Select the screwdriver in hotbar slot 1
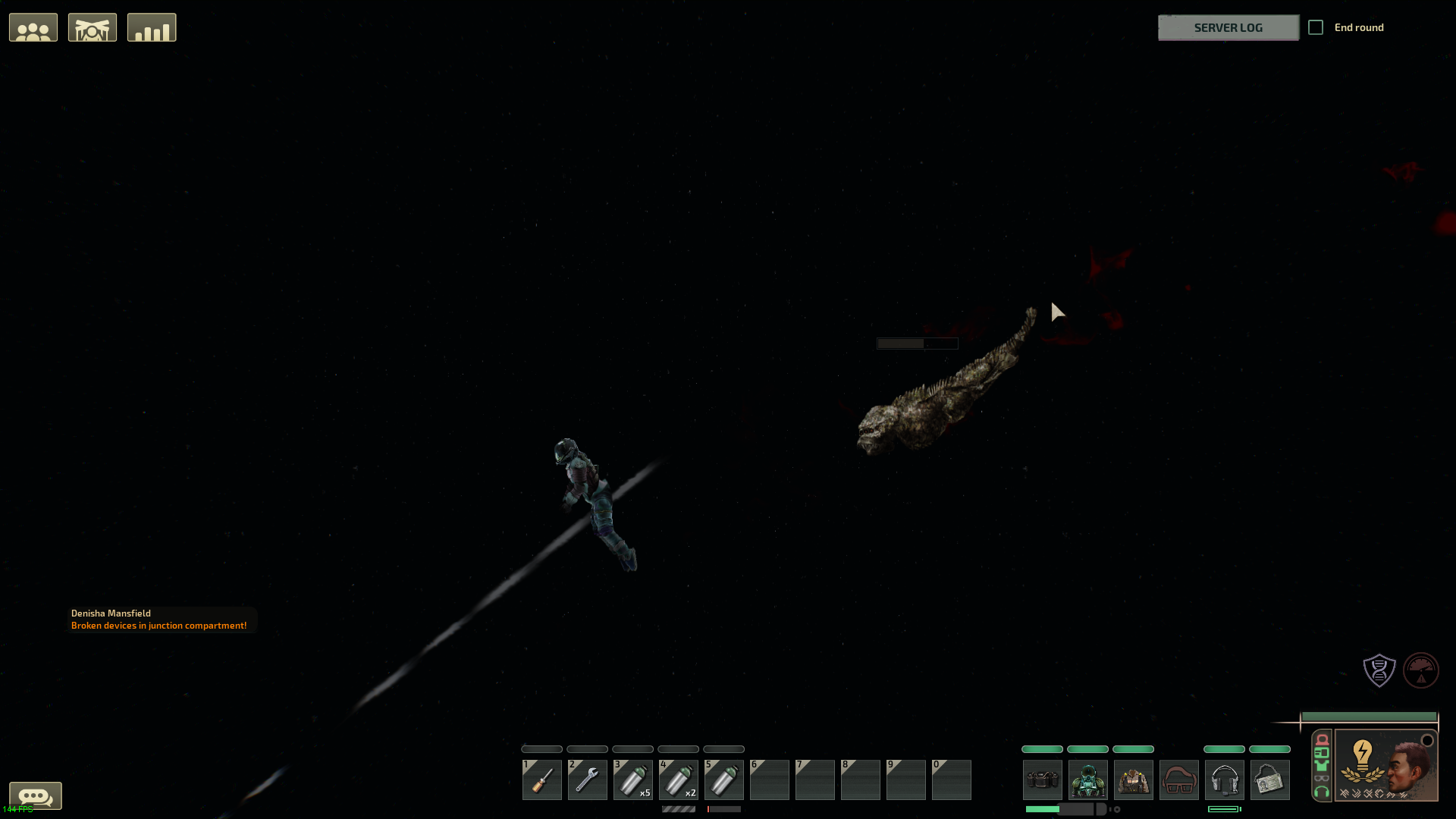Viewport: 1456px width, 819px height. (x=541, y=780)
